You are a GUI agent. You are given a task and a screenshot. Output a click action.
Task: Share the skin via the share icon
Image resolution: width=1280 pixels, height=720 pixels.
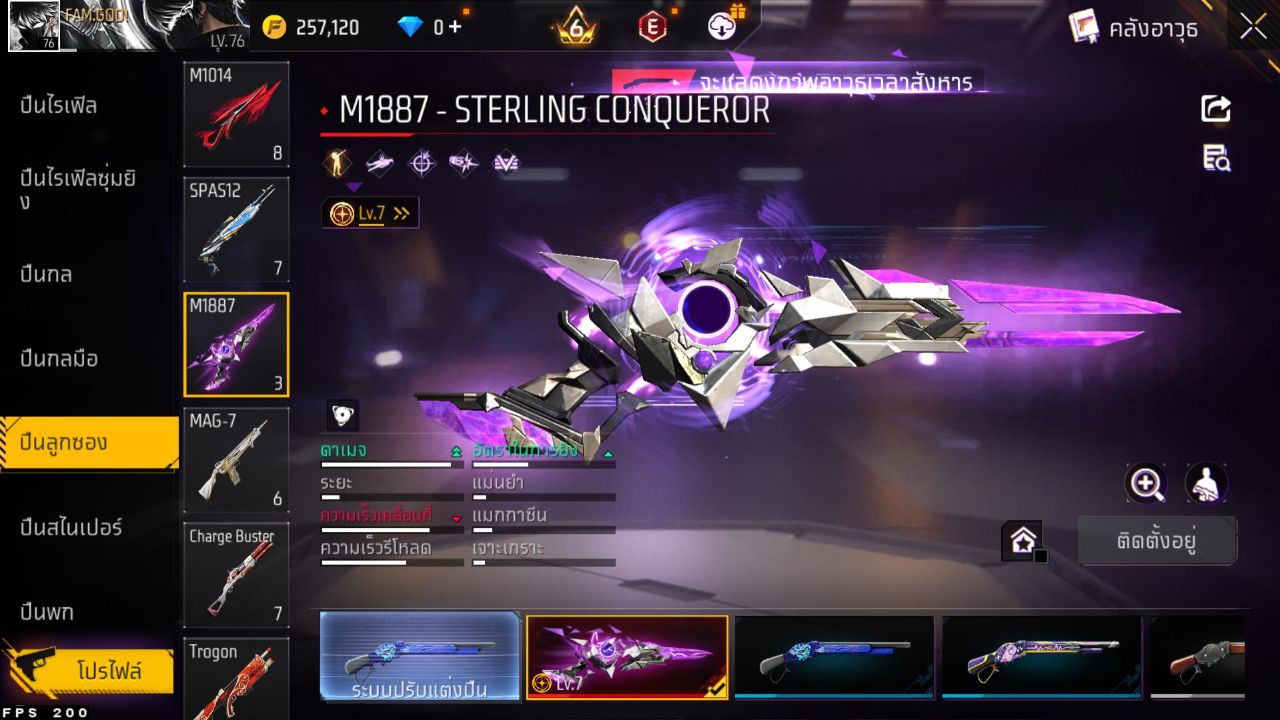coord(1216,108)
